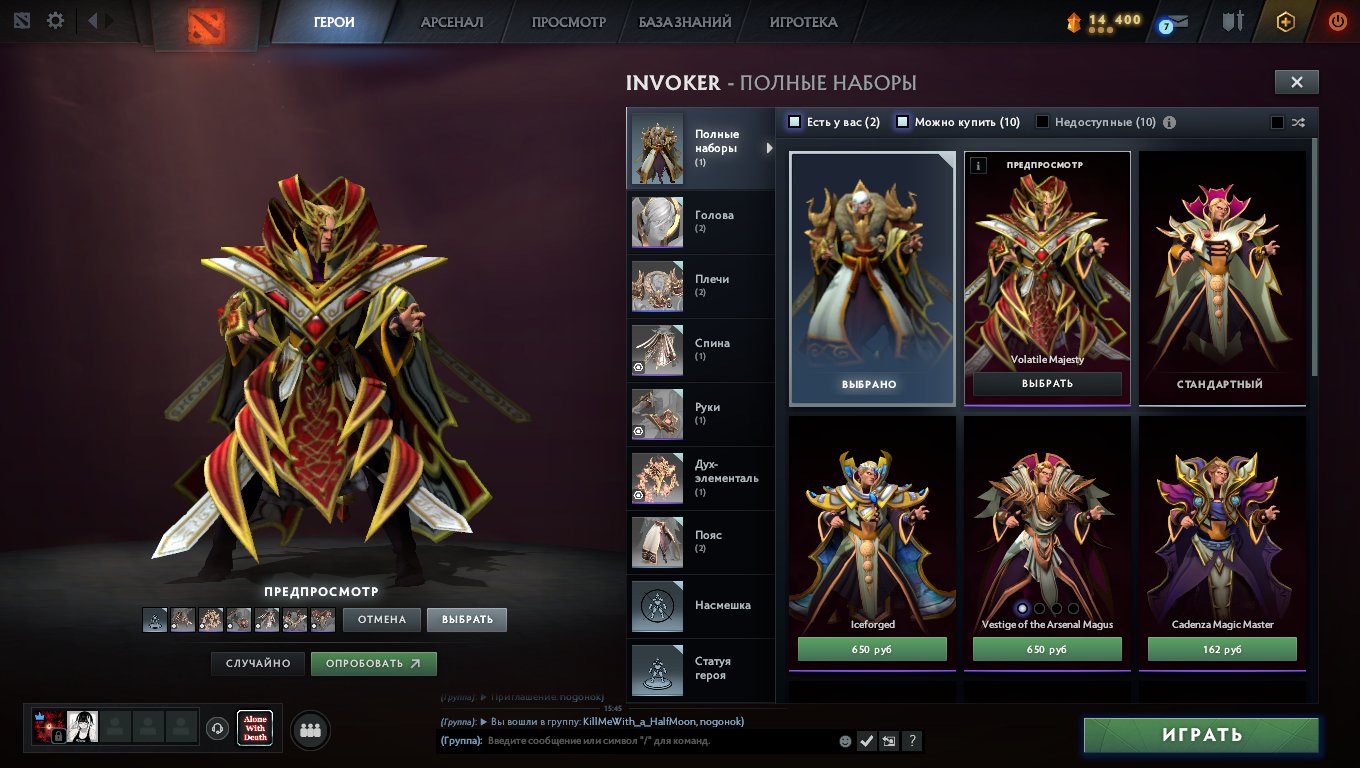The height and width of the screenshot is (768, 1360).
Task: Click the Dota 2 logo in top left
Action: (x=208, y=24)
